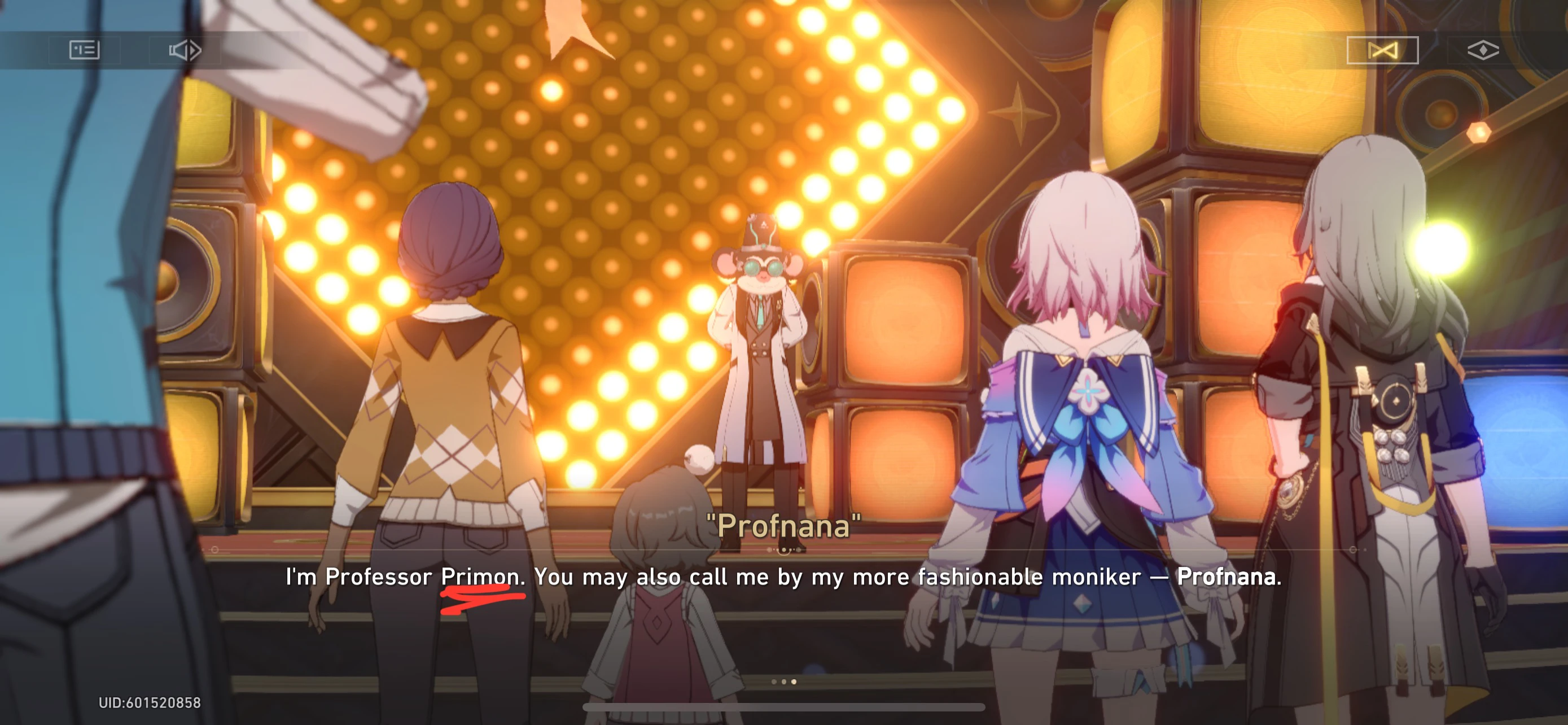The image size is (1568, 725).
Task: Click the three pagination dots at bottom
Action: click(784, 683)
